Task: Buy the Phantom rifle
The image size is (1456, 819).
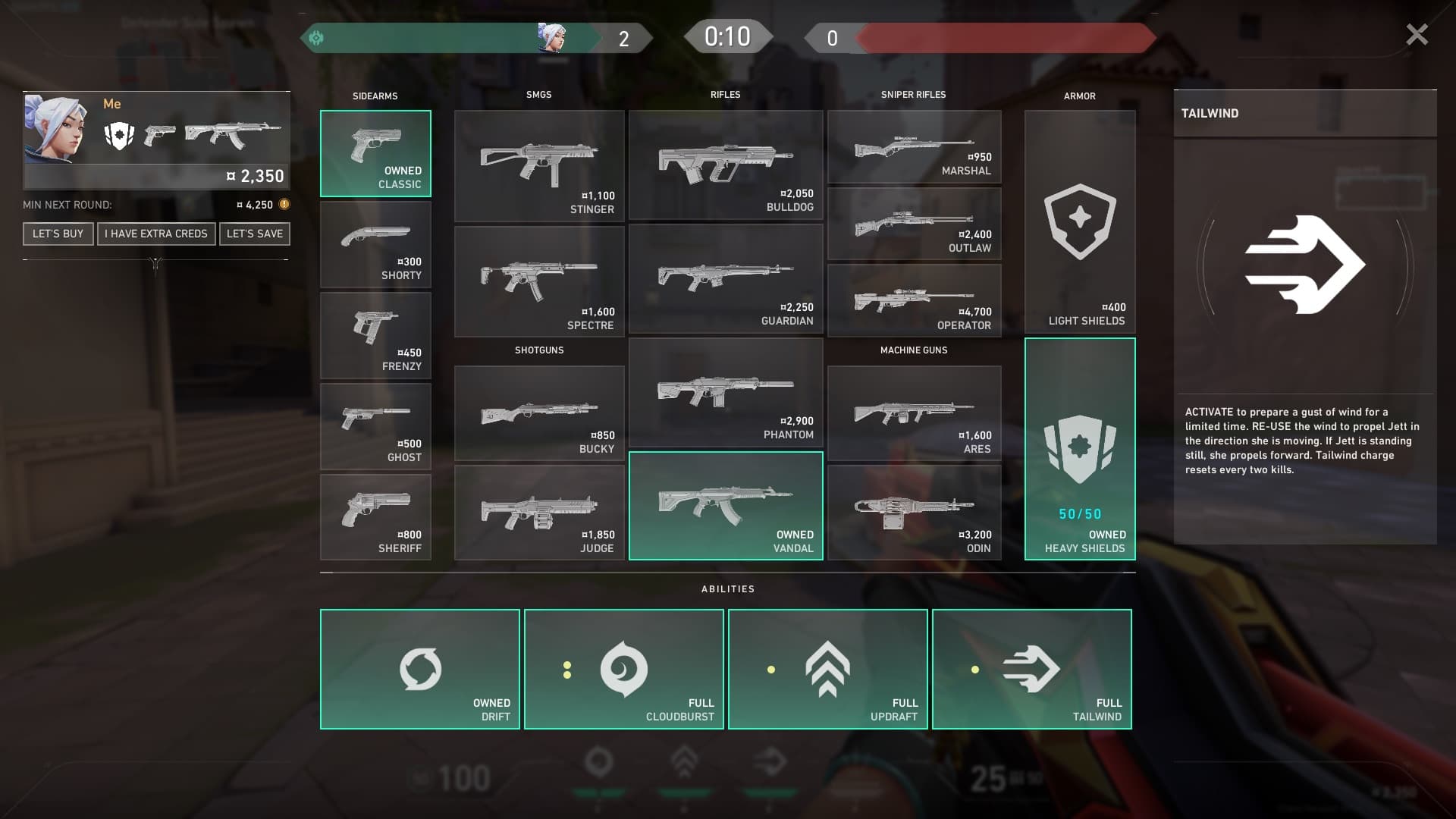Action: coord(726,393)
